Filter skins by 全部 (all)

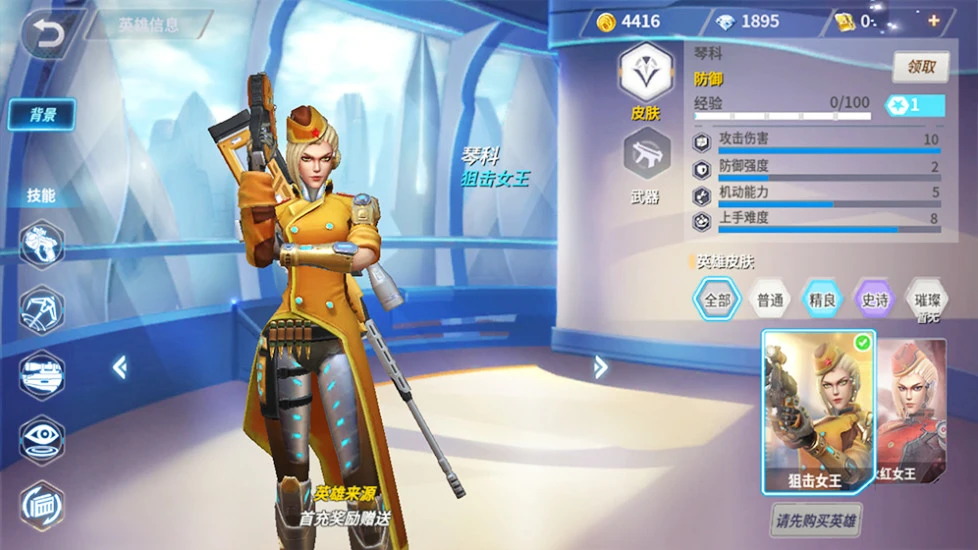[x=717, y=298]
